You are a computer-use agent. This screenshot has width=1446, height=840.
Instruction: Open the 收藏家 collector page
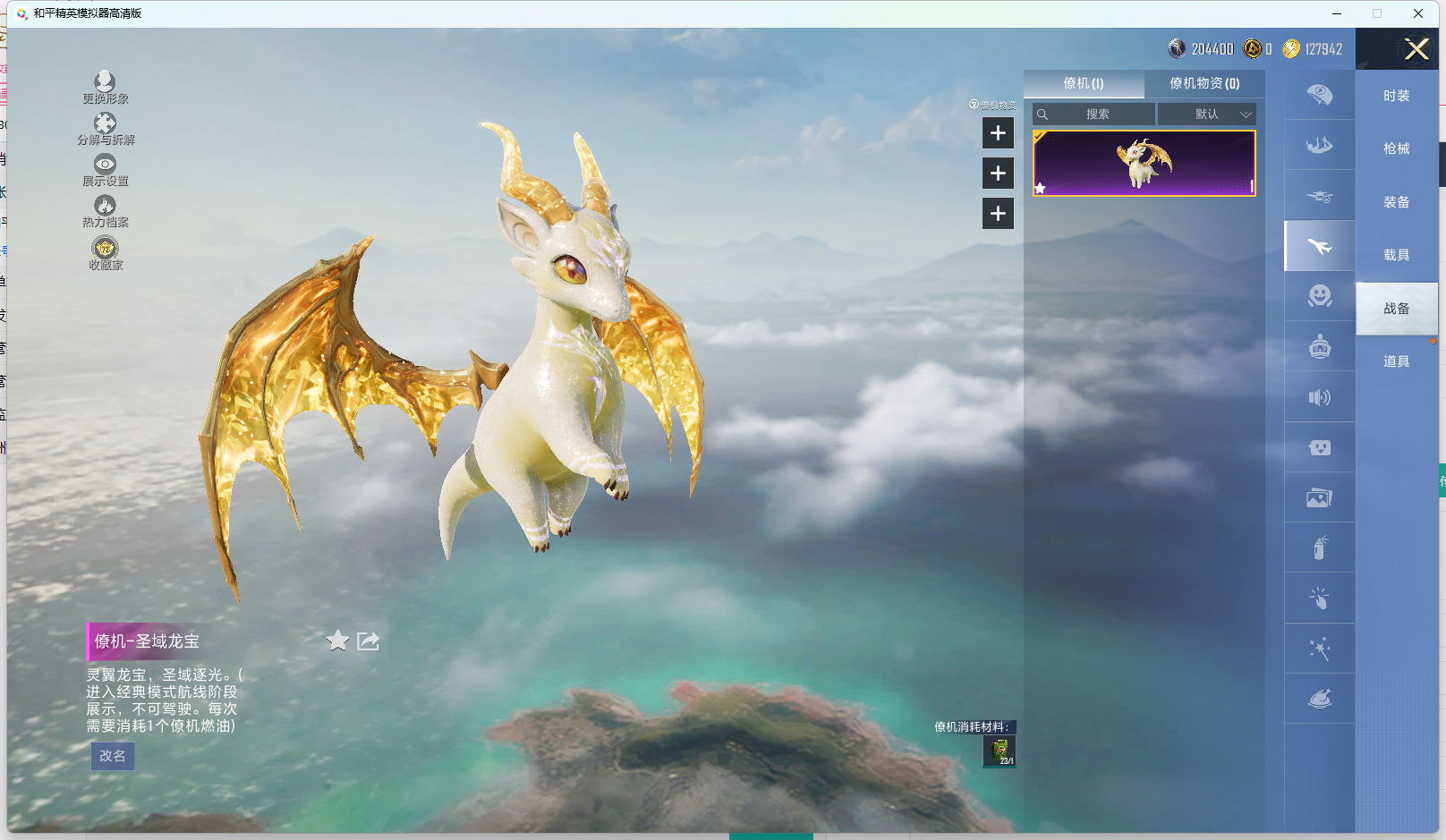(x=106, y=252)
